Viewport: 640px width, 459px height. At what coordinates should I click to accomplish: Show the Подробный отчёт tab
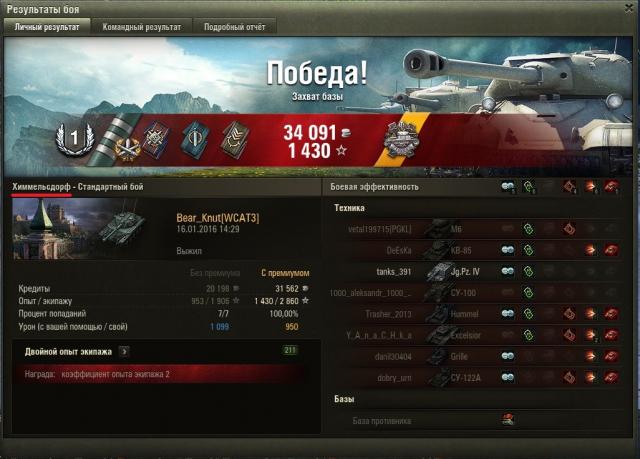click(x=234, y=27)
